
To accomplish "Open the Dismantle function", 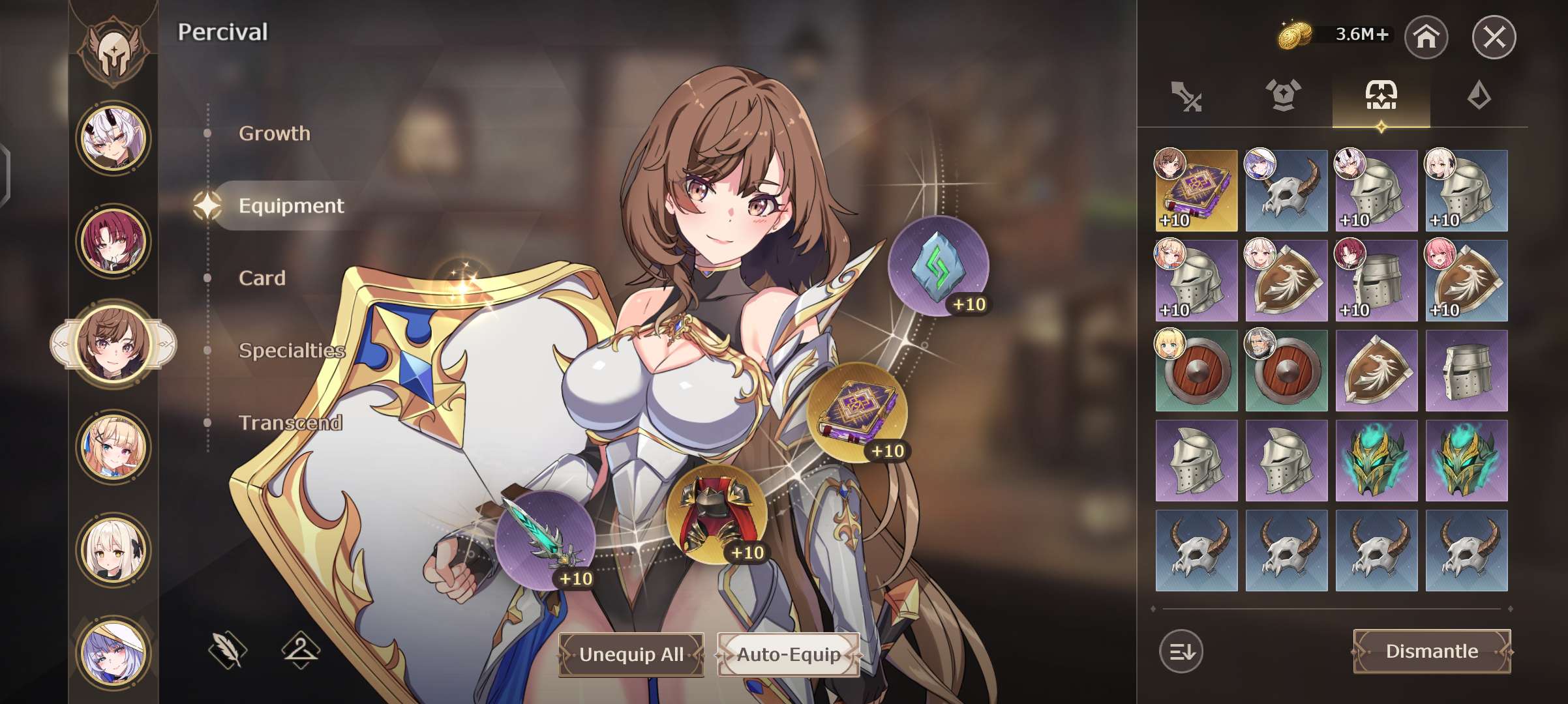I will tap(1432, 651).
